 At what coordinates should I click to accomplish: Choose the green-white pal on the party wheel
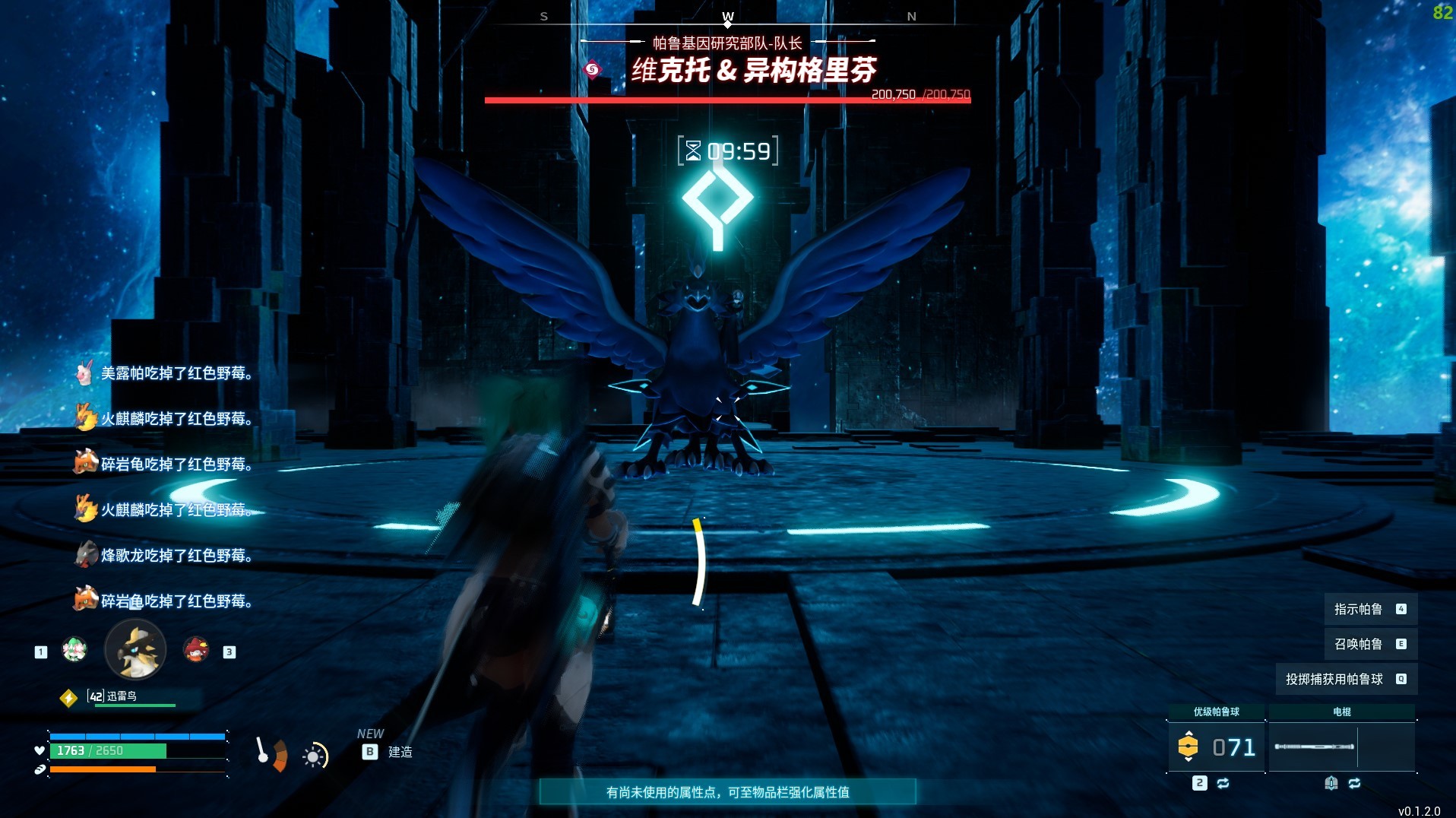[74, 649]
